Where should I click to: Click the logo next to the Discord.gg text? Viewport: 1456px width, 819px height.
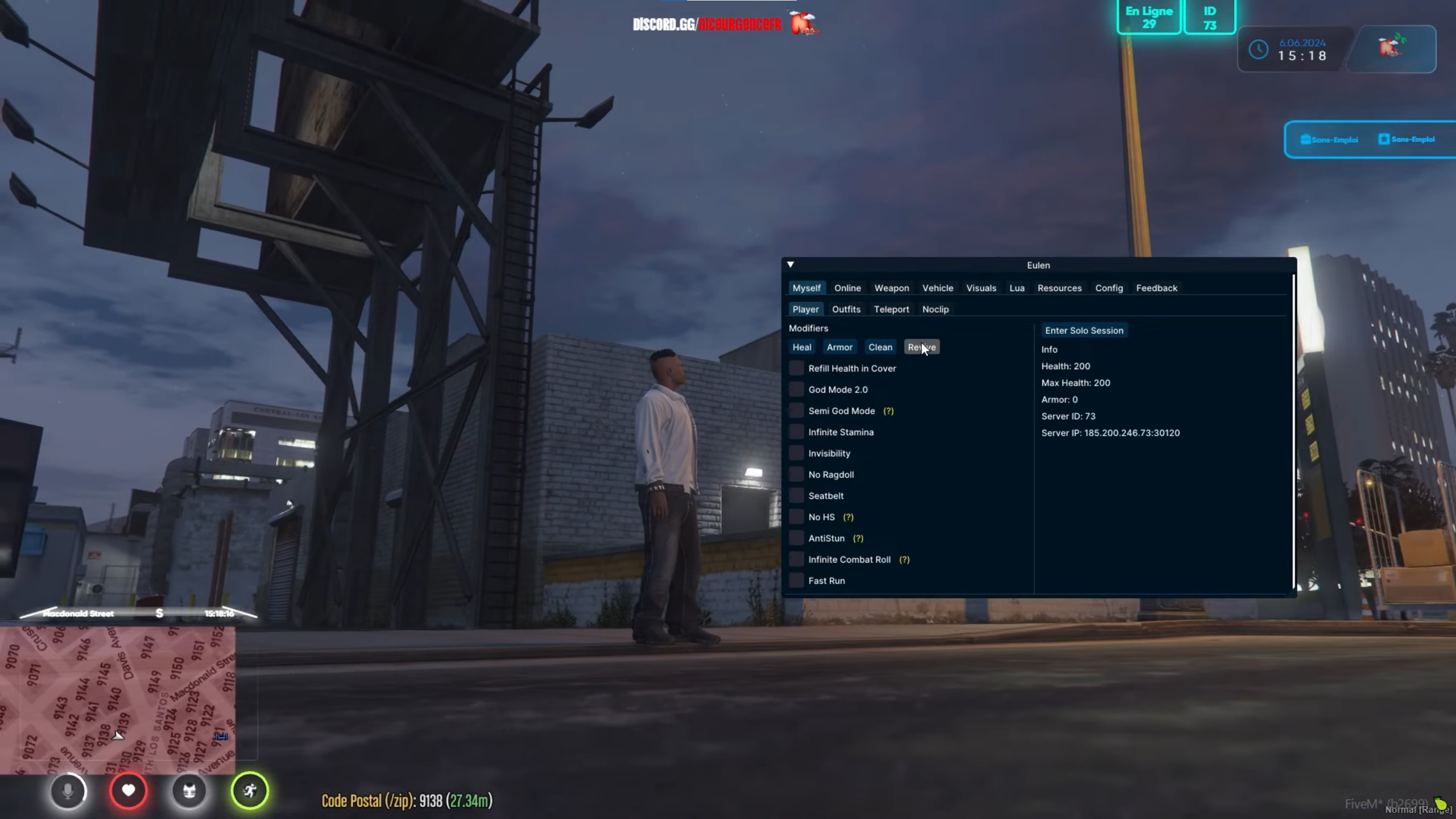click(803, 24)
